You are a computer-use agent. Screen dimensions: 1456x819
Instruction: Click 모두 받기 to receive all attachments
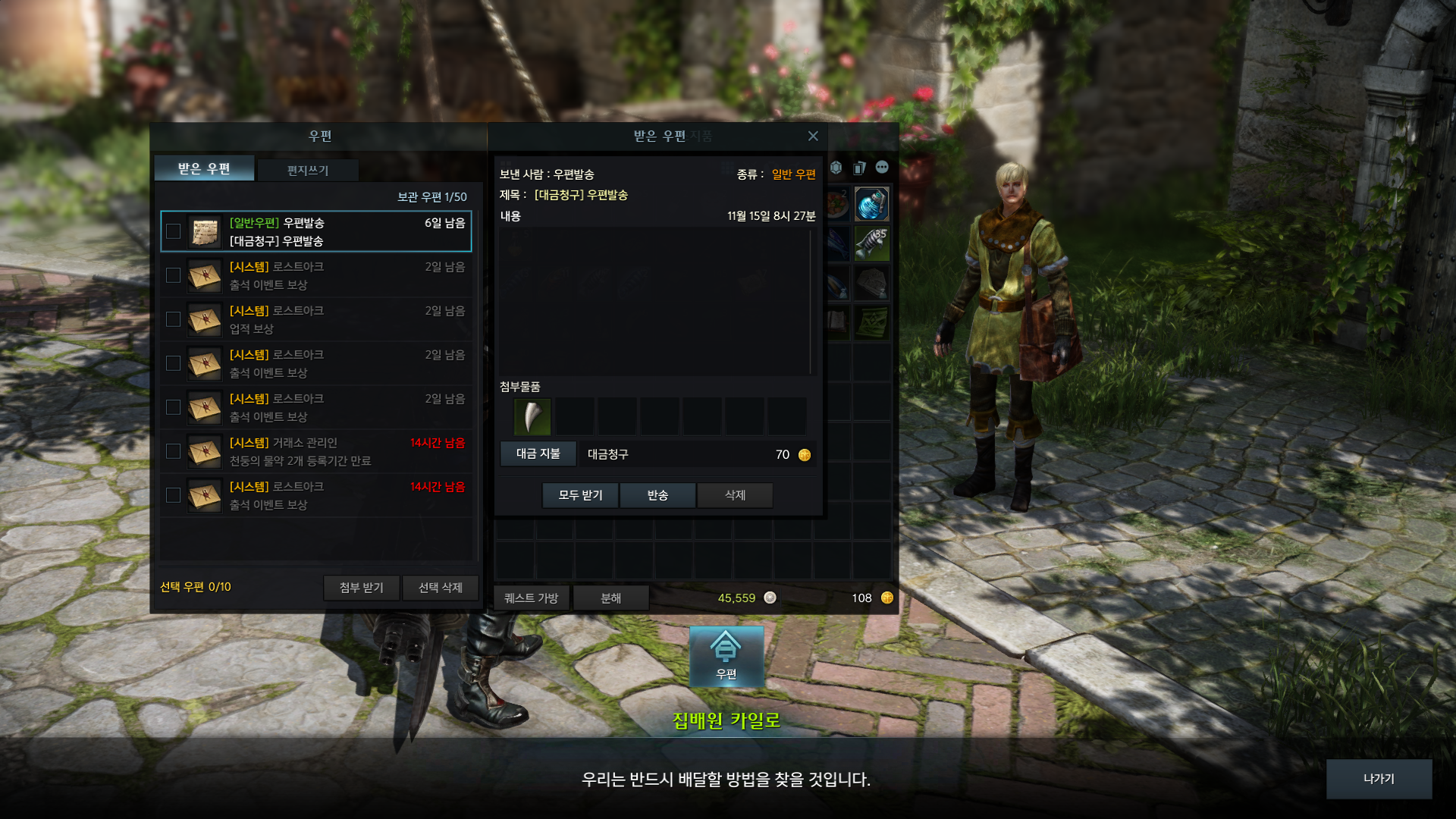(x=580, y=495)
